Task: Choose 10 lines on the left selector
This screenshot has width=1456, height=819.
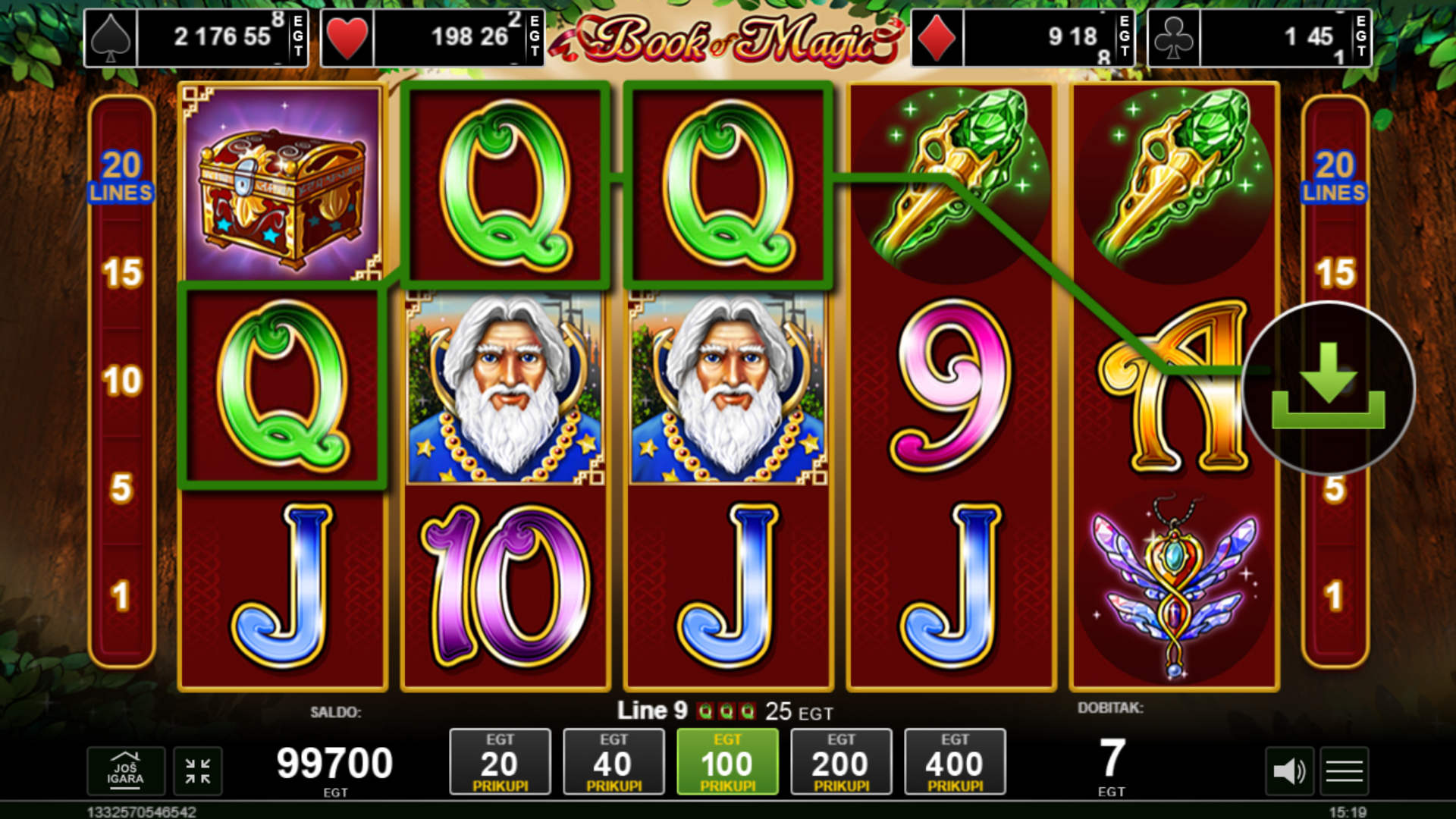Action: click(x=122, y=381)
